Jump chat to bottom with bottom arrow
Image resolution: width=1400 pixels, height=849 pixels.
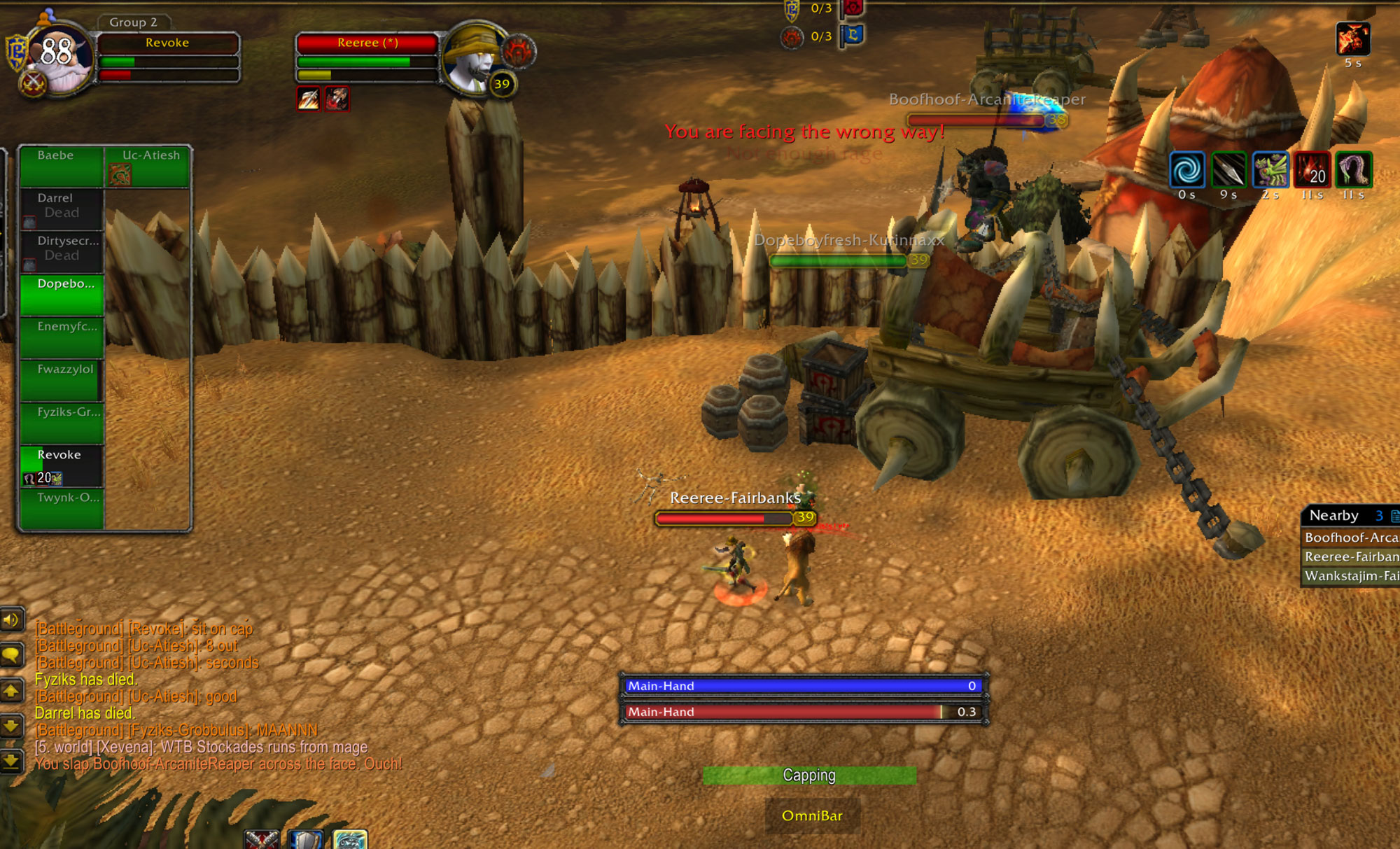(x=11, y=761)
